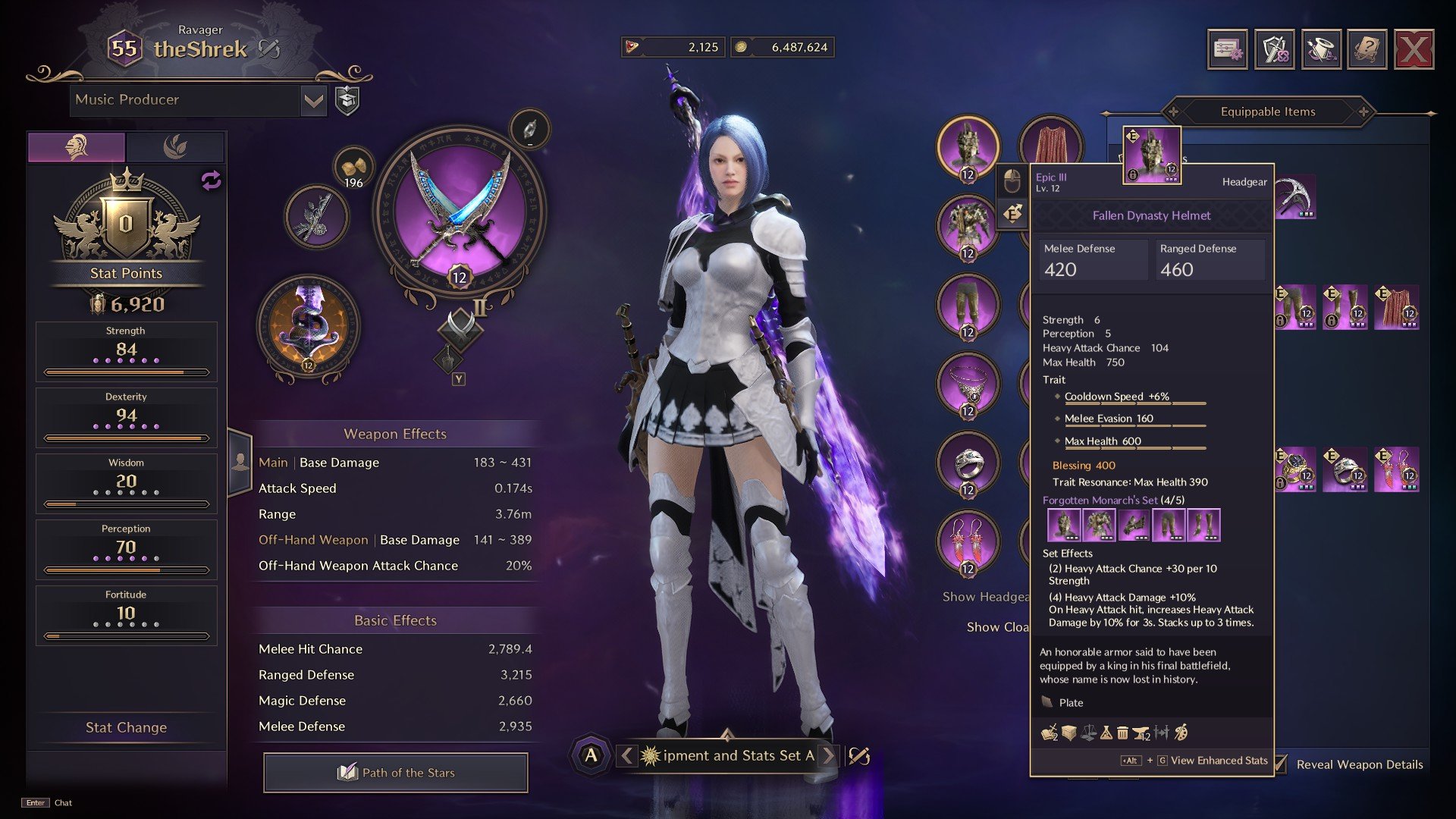Click the Stat Change button
This screenshot has width=1456, height=819.
coord(126,727)
